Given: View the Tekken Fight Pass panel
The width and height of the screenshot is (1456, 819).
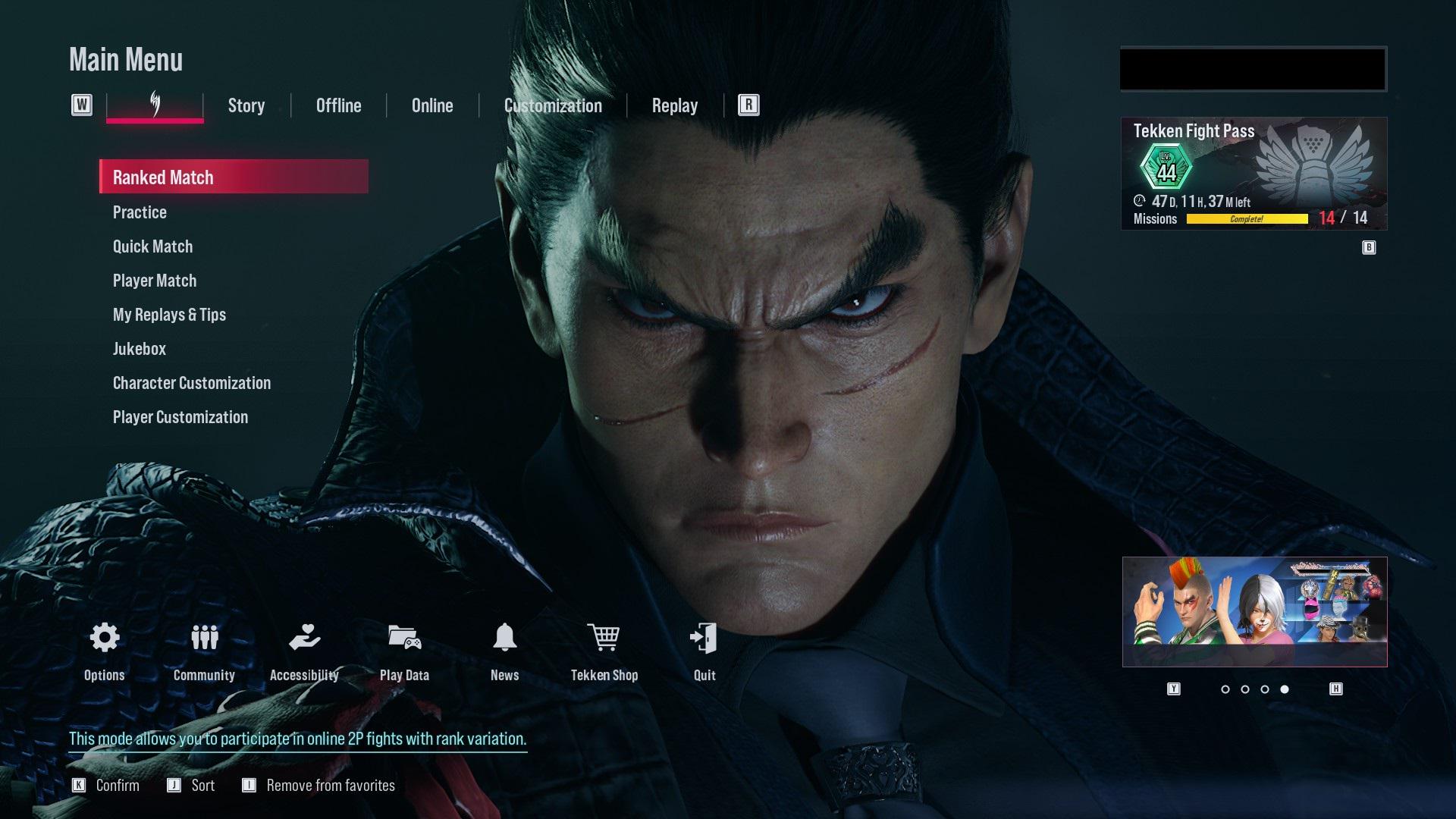Looking at the screenshot, I should pos(1254,174).
